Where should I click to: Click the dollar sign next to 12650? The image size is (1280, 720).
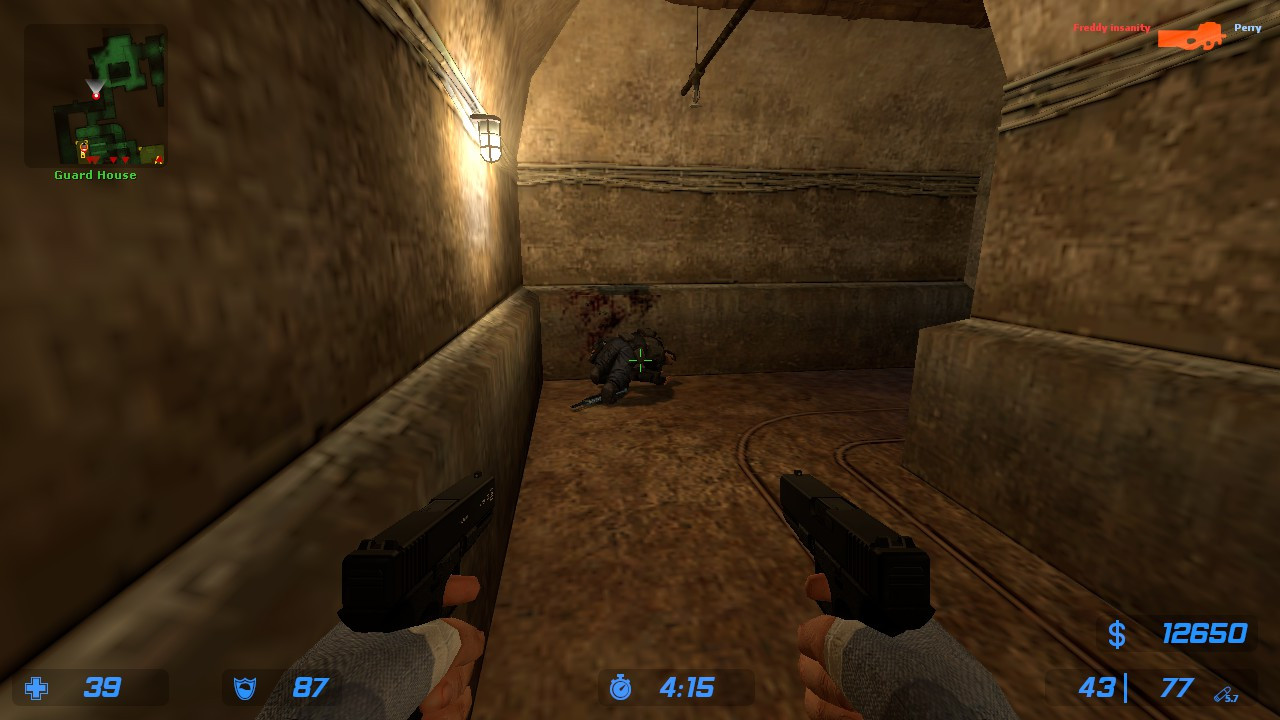pyautogui.click(x=1117, y=635)
